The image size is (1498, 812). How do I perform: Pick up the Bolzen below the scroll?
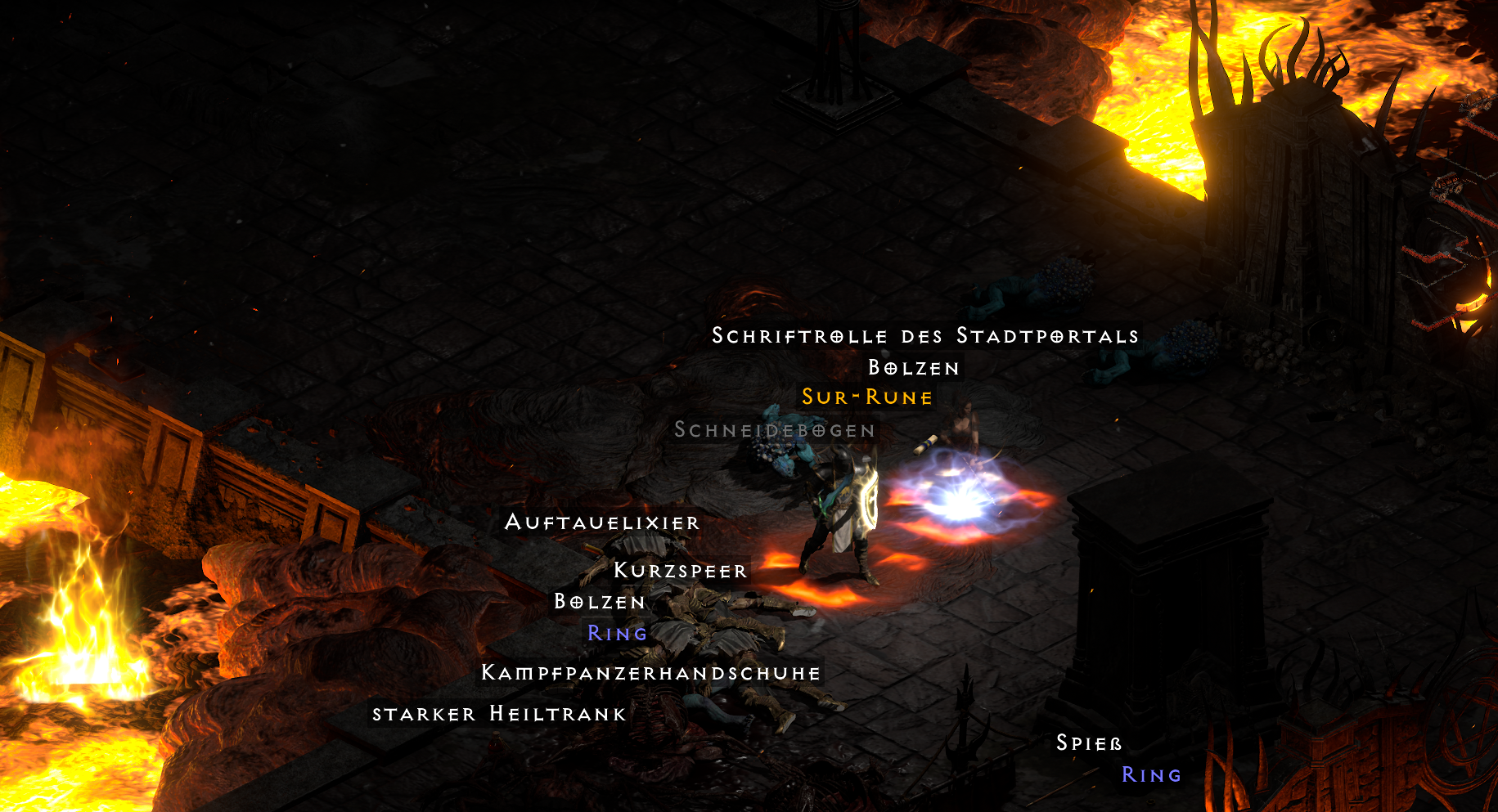[x=915, y=367]
